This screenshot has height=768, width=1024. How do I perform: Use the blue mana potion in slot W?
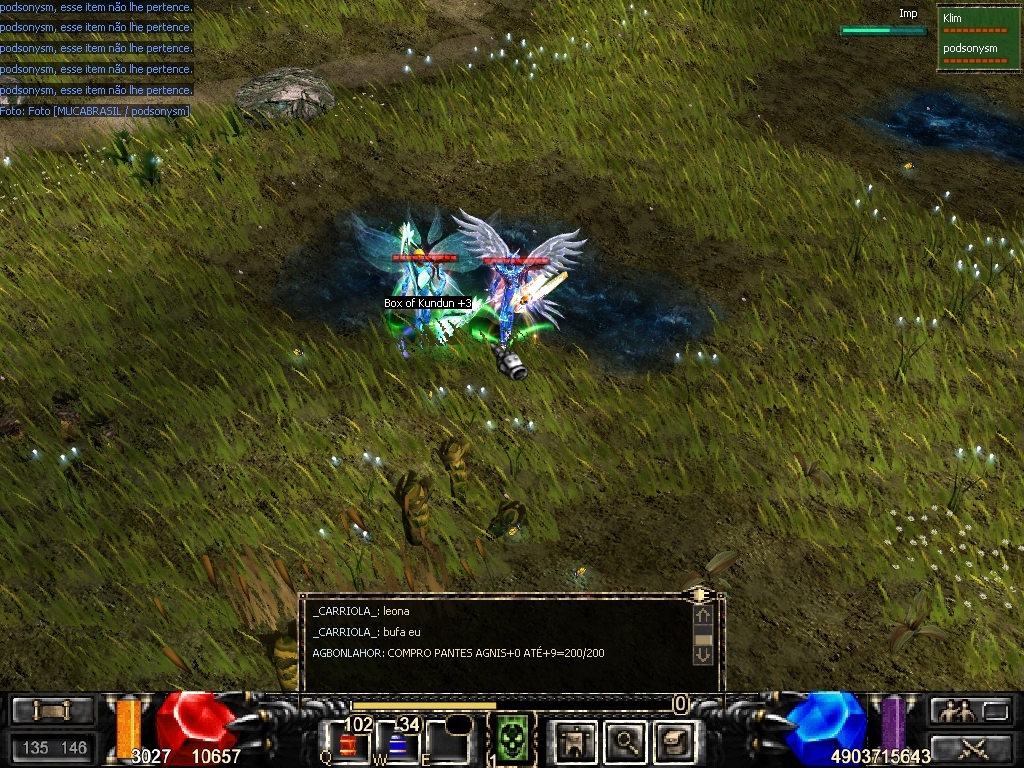point(394,745)
